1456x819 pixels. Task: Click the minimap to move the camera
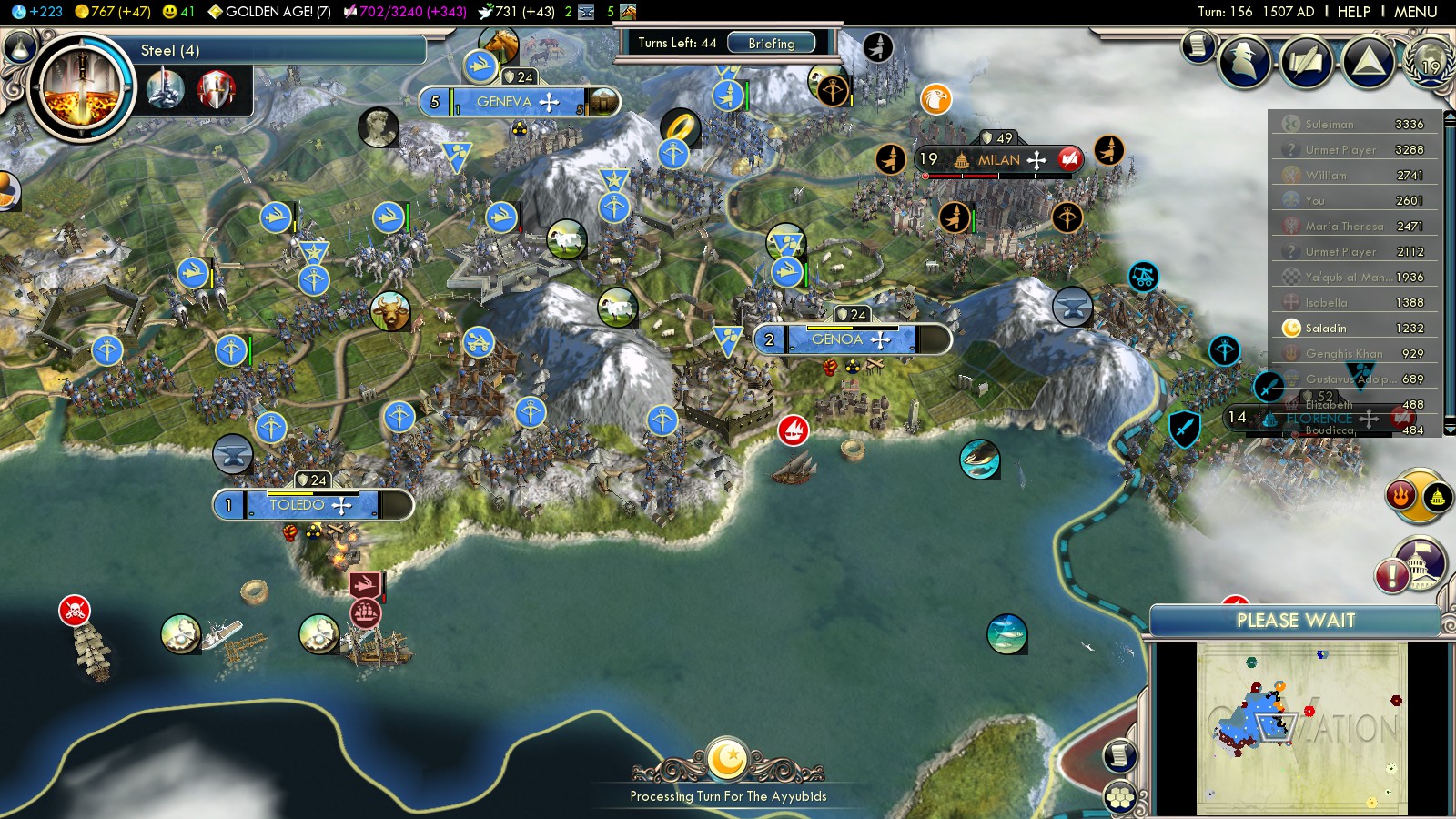point(1301,728)
